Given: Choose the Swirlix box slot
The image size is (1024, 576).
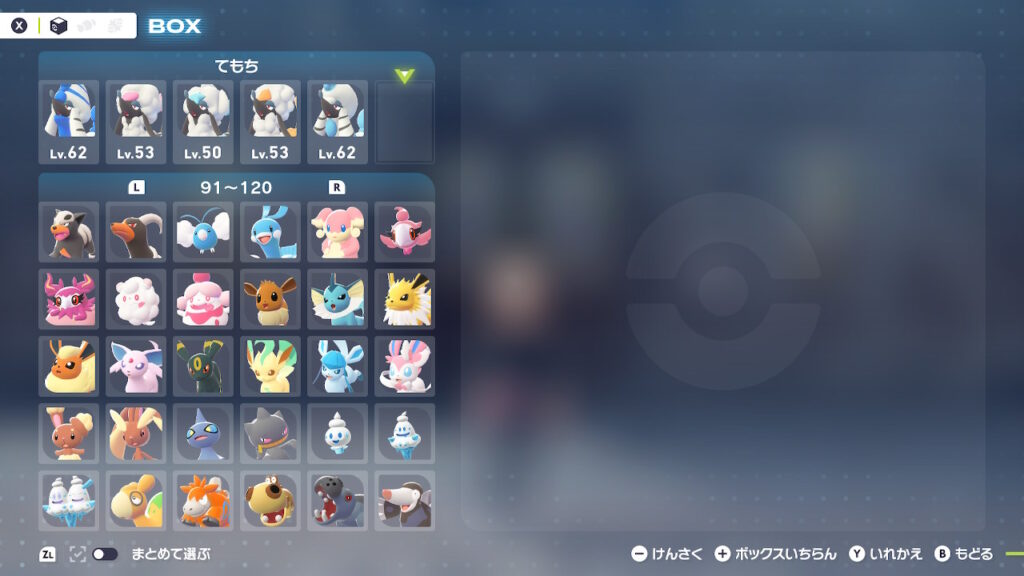Looking at the screenshot, I should pyautogui.click(x=136, y=299).
